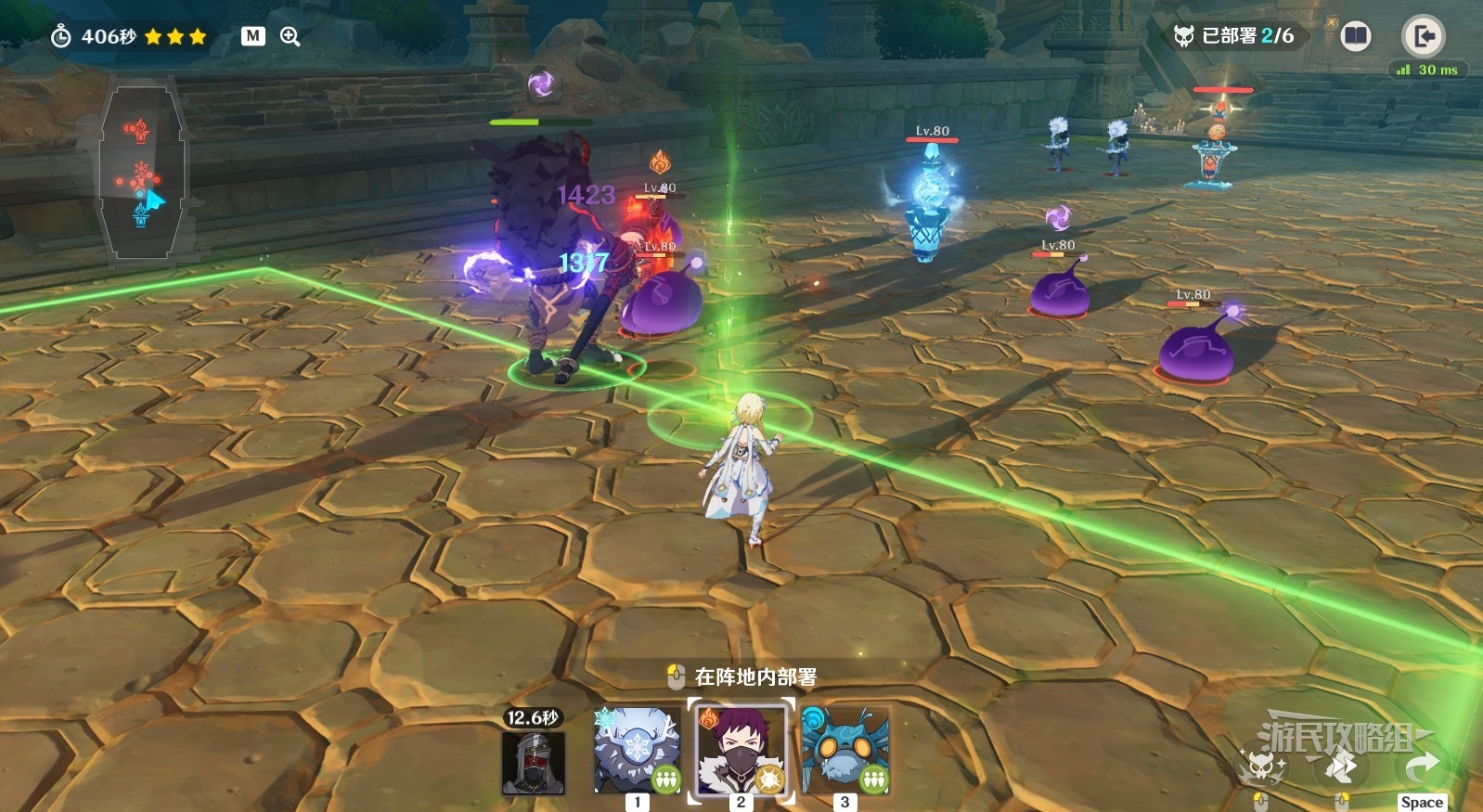Image resolution: width=1483 pixels, height=812 pixels.
Task: Click the curved arrow action icon
Action: point(1421,767)
